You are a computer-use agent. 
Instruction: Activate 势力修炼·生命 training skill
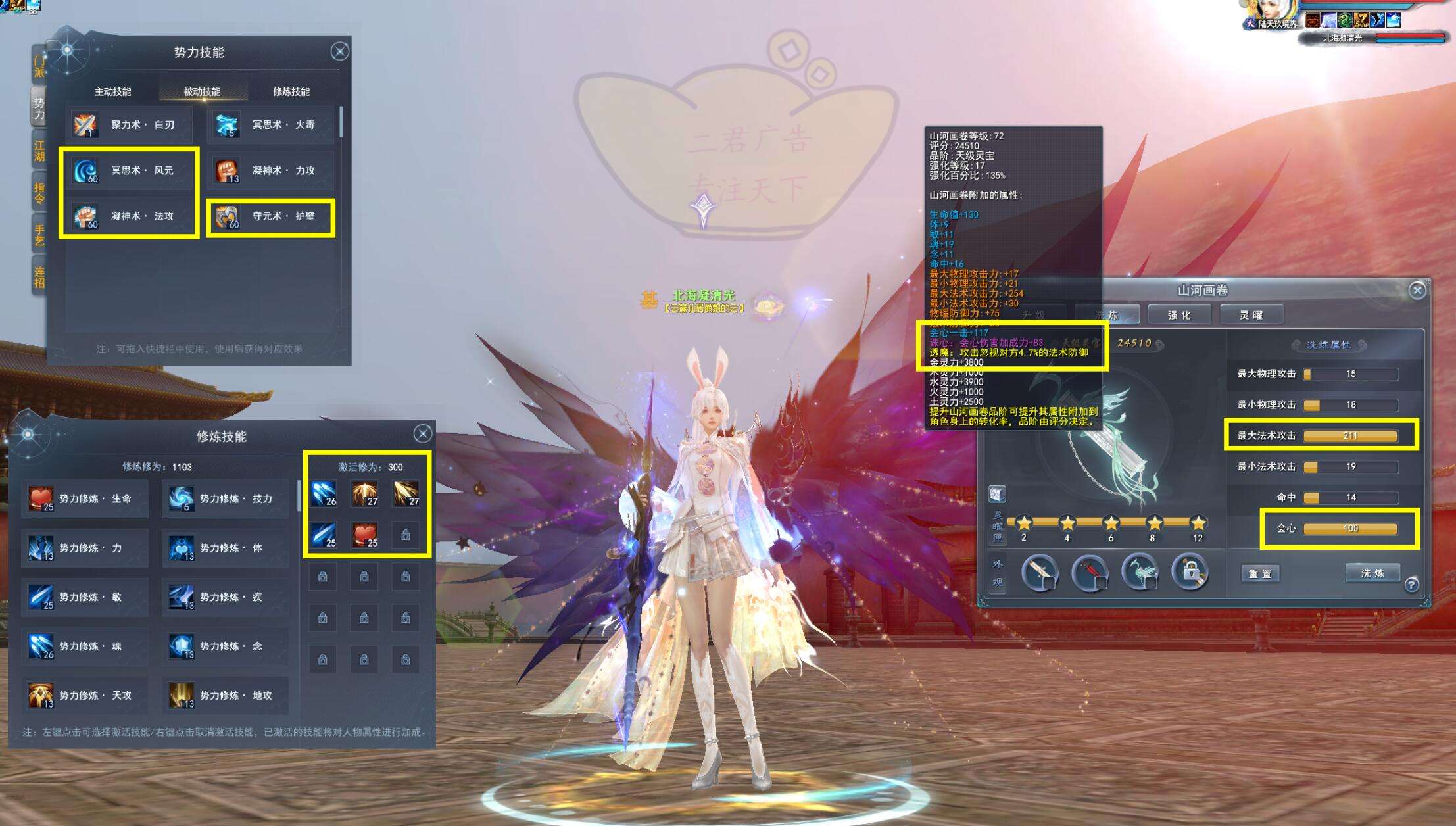(84, 498)
